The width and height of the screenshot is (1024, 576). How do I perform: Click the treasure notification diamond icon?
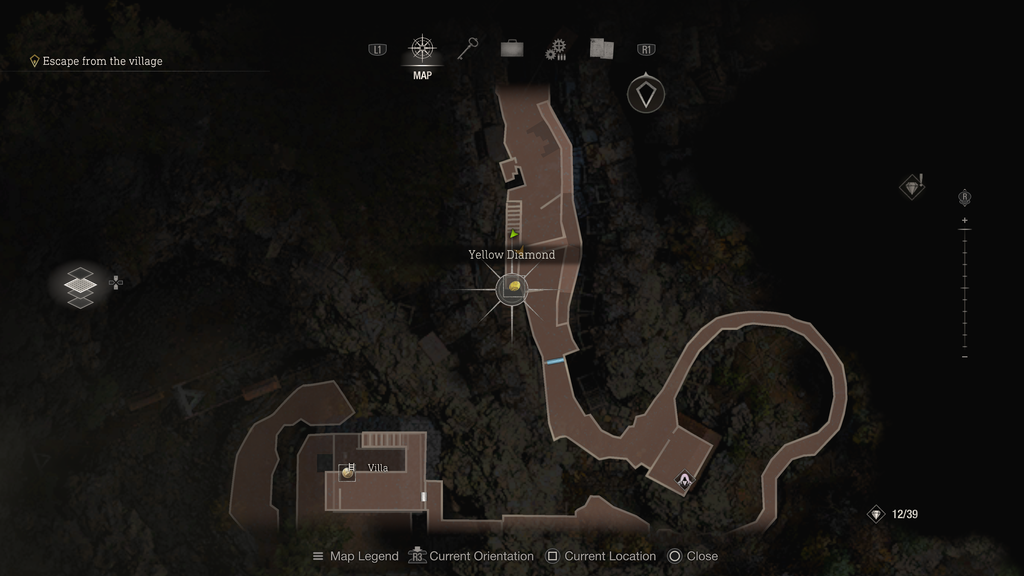coord(911,187)
